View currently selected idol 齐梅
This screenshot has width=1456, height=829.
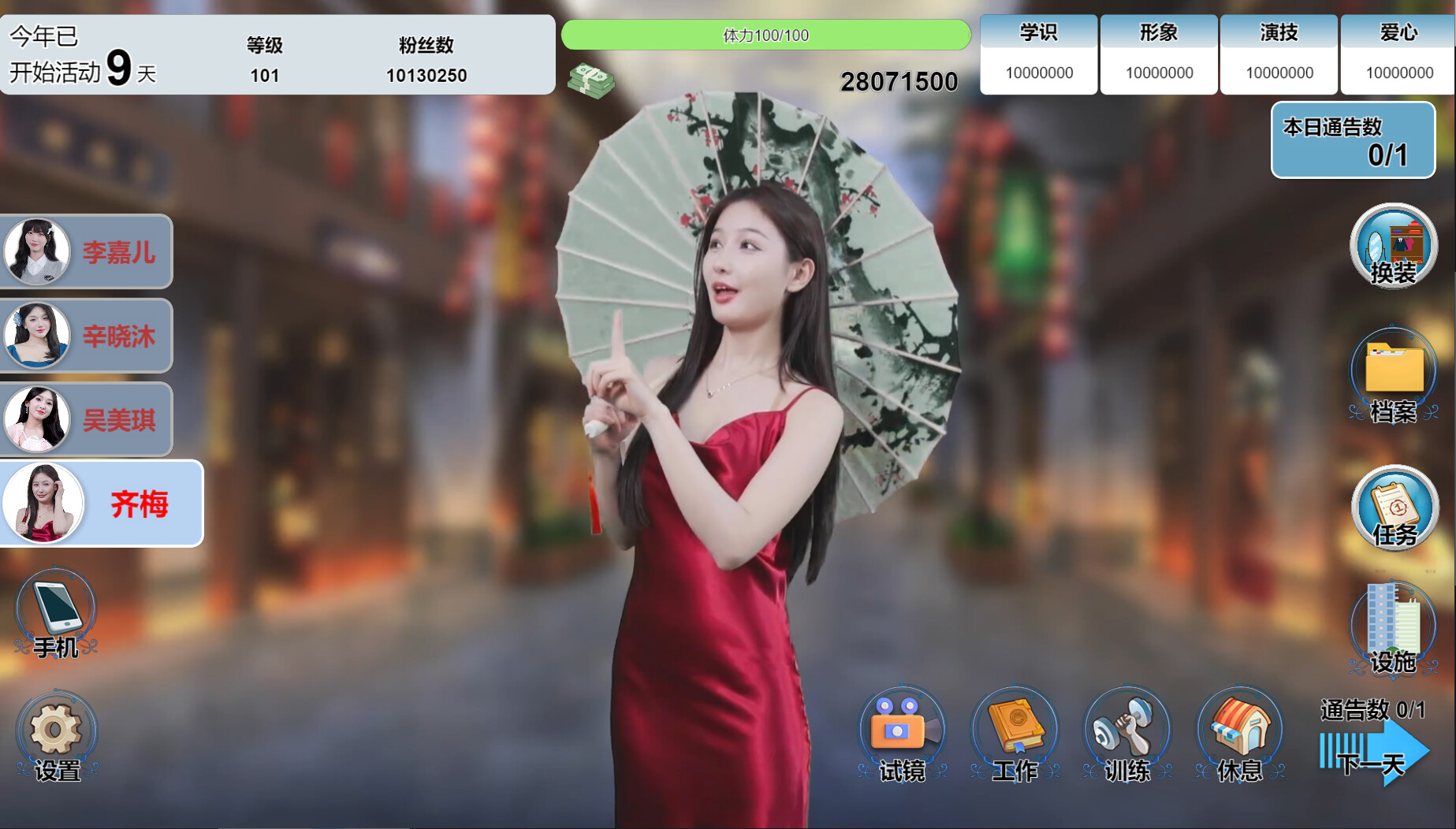pyautogui.click(x=101, y=503)
